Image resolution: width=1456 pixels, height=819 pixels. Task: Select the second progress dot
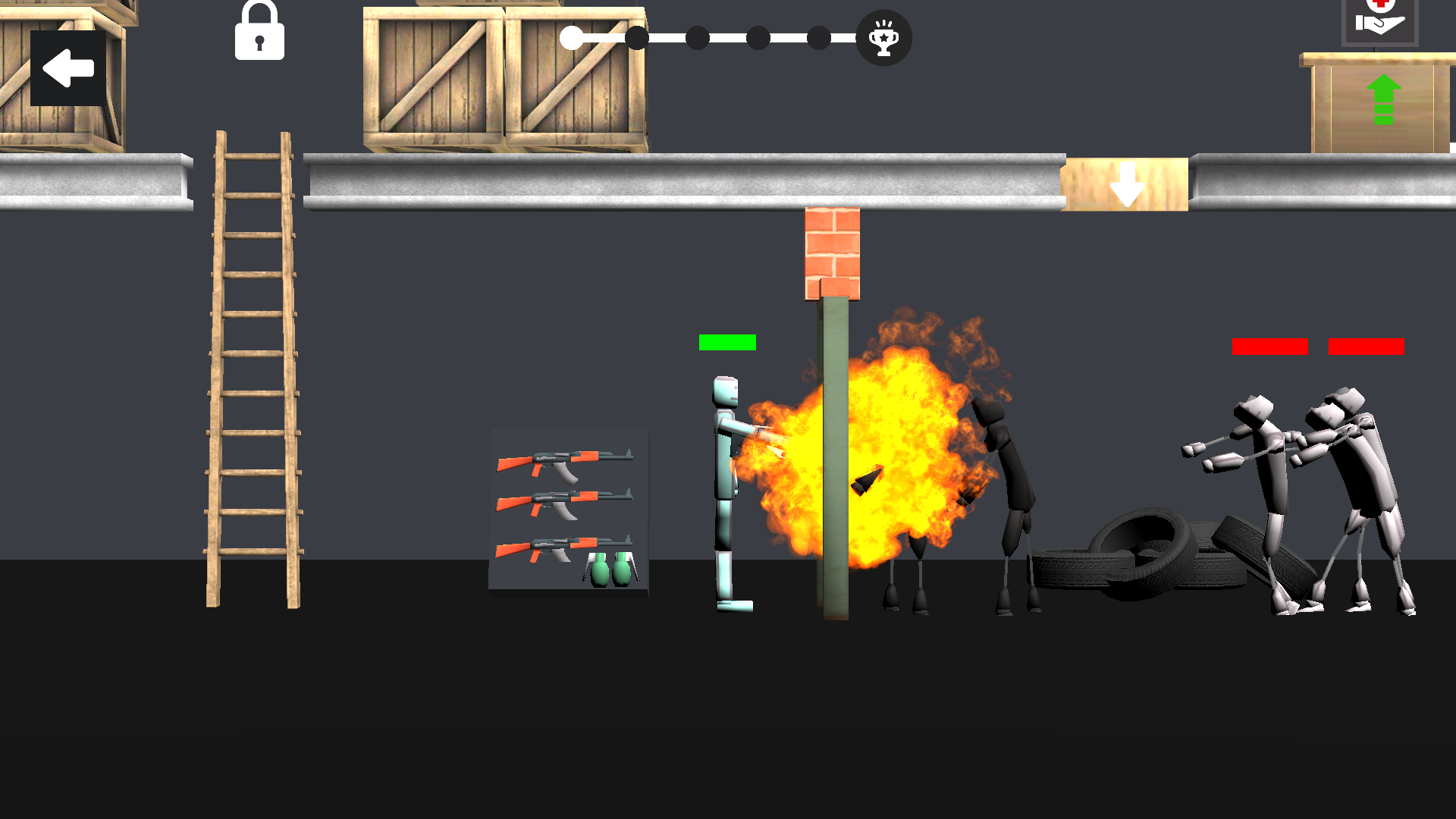(637, 36)
